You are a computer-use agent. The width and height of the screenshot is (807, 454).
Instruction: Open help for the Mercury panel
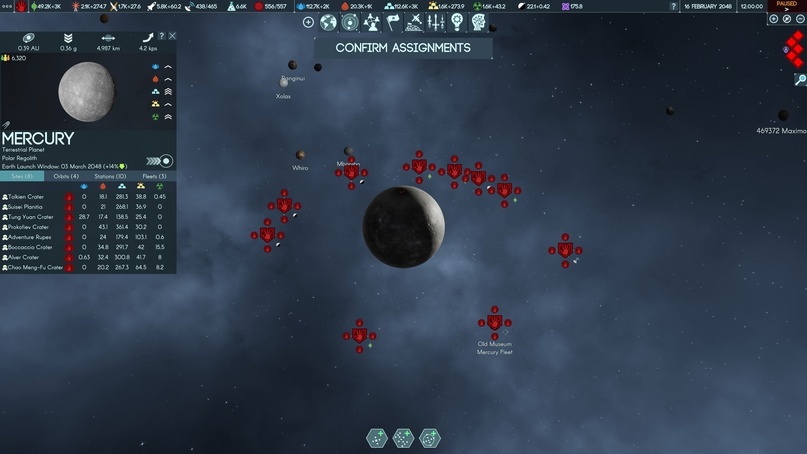click(x=162, y=36)
